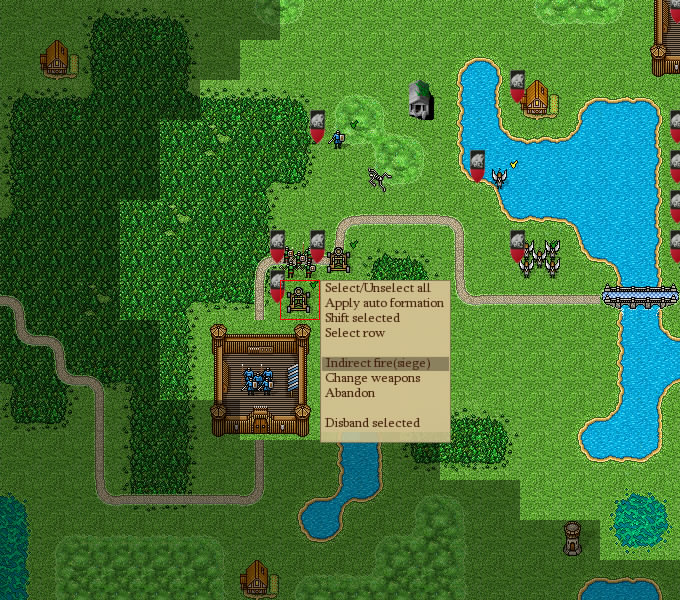Open the Change weapons option
This screenshot has height=600, width=680.
point(372,378)
